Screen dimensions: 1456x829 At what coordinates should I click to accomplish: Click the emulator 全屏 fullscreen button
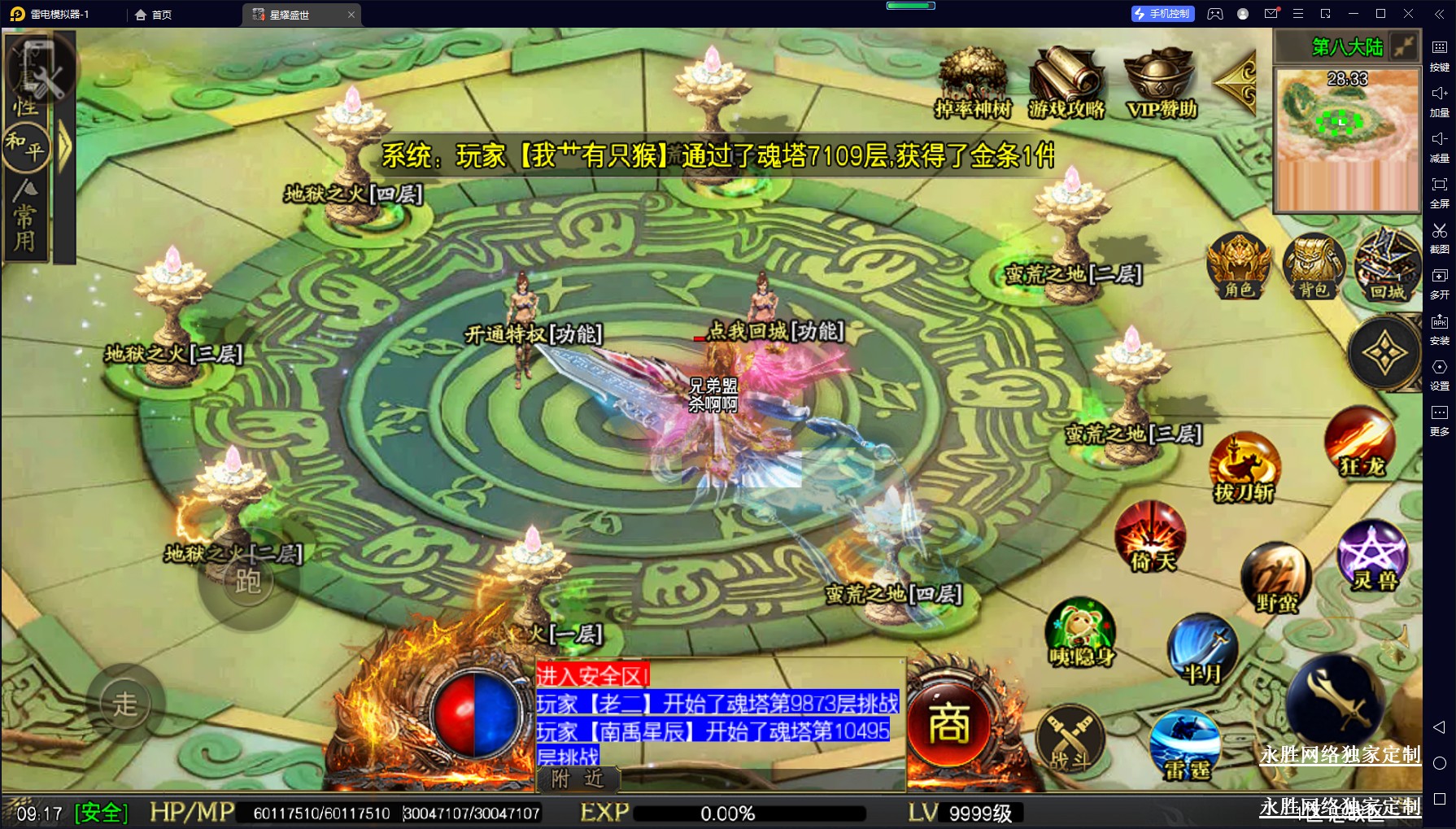(x=1439, y=190)
